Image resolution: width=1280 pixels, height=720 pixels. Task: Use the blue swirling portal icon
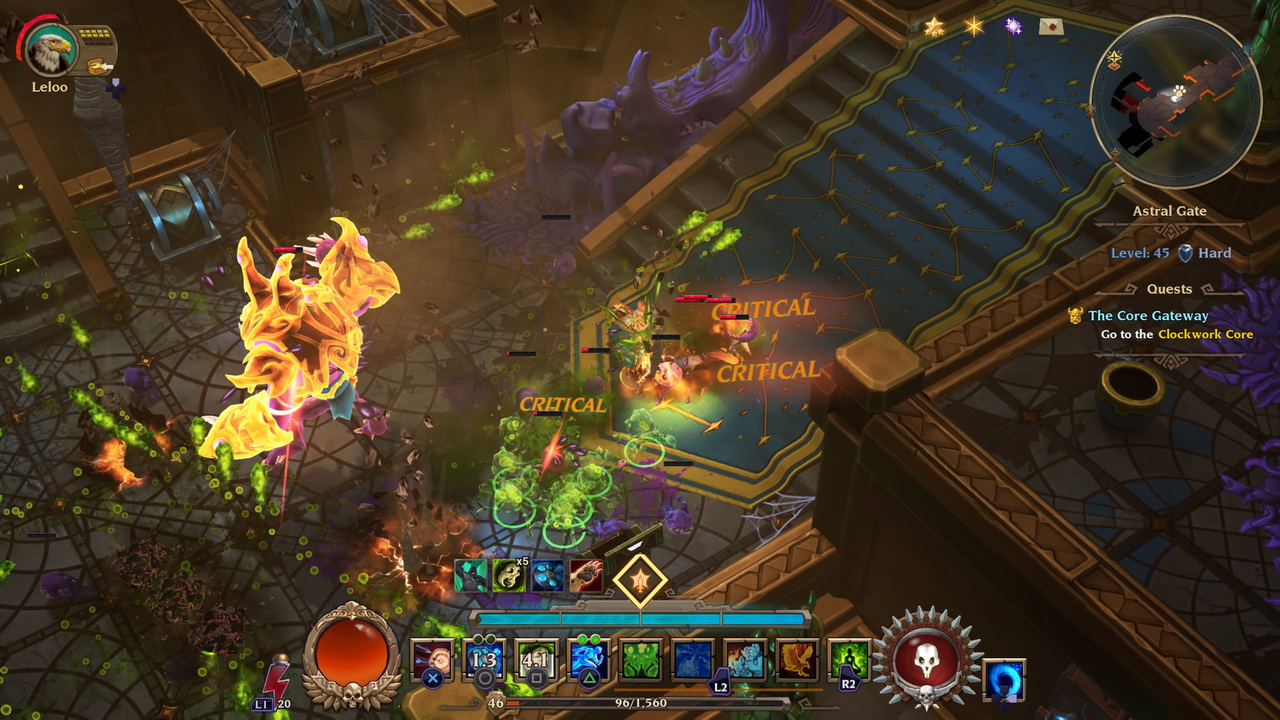pyautogui.click(x=1004, y=680)
